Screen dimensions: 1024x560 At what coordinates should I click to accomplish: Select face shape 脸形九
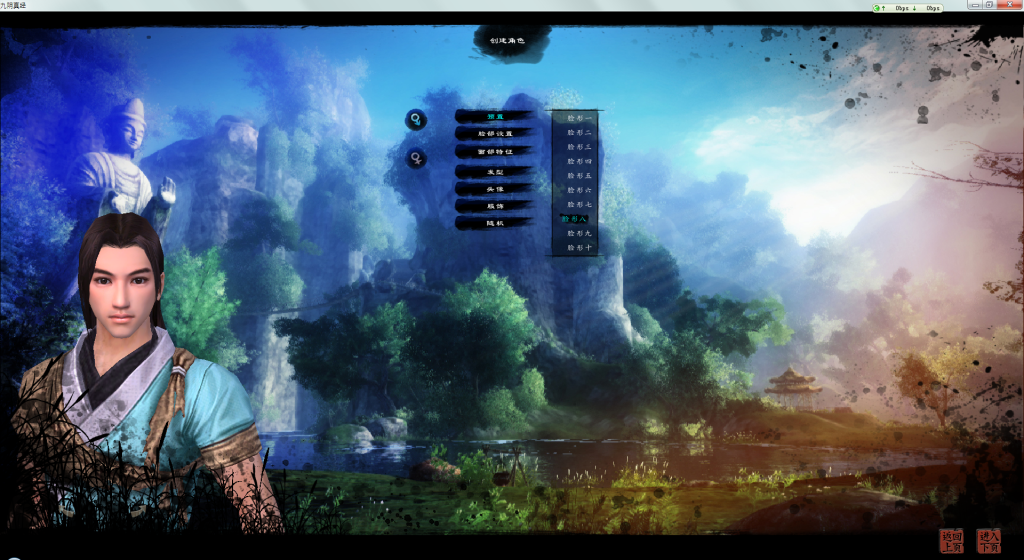[579, 233]
